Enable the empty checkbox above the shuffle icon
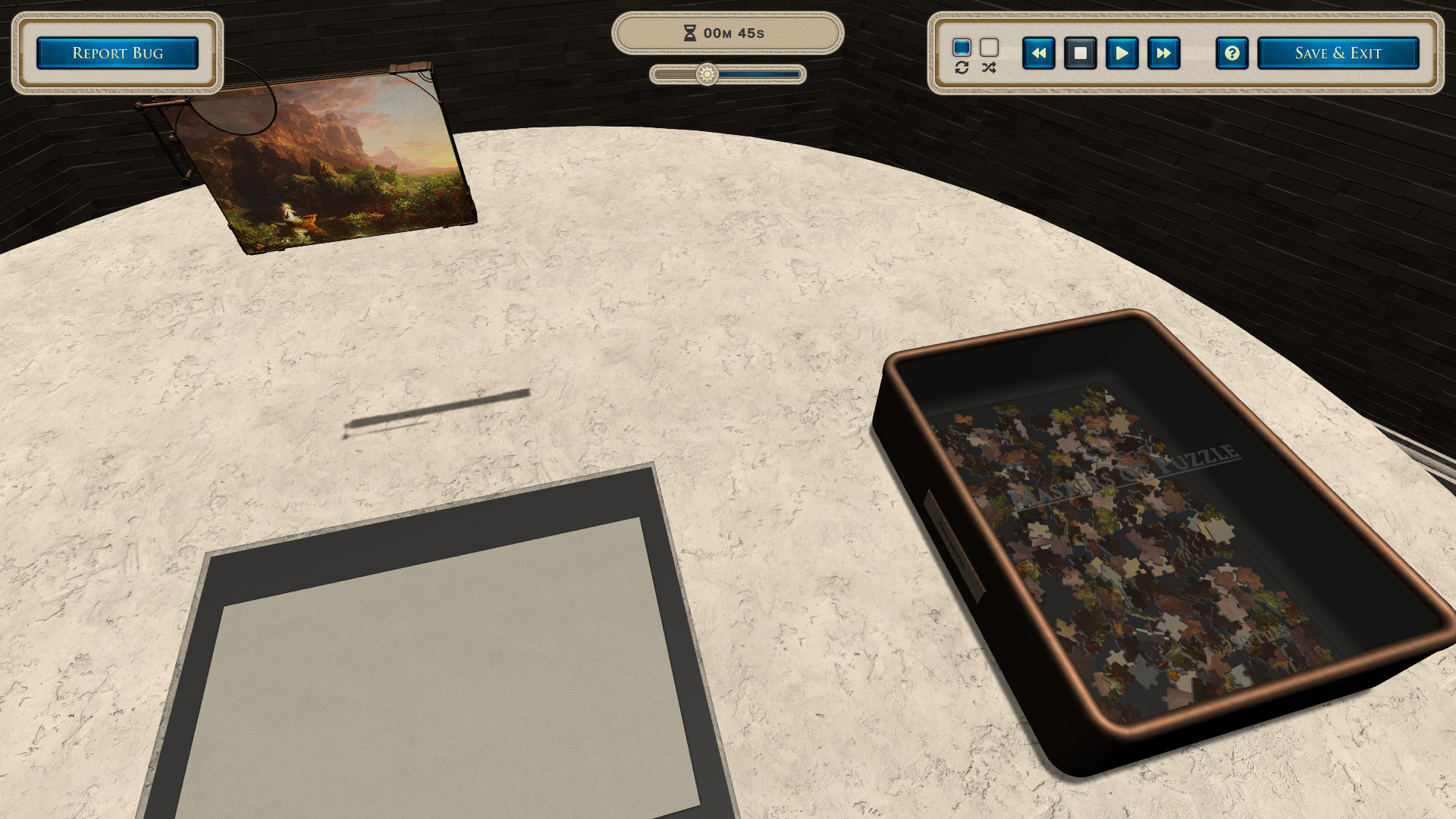Viewport: 1456px width, 819px height. tap(987, 47)
